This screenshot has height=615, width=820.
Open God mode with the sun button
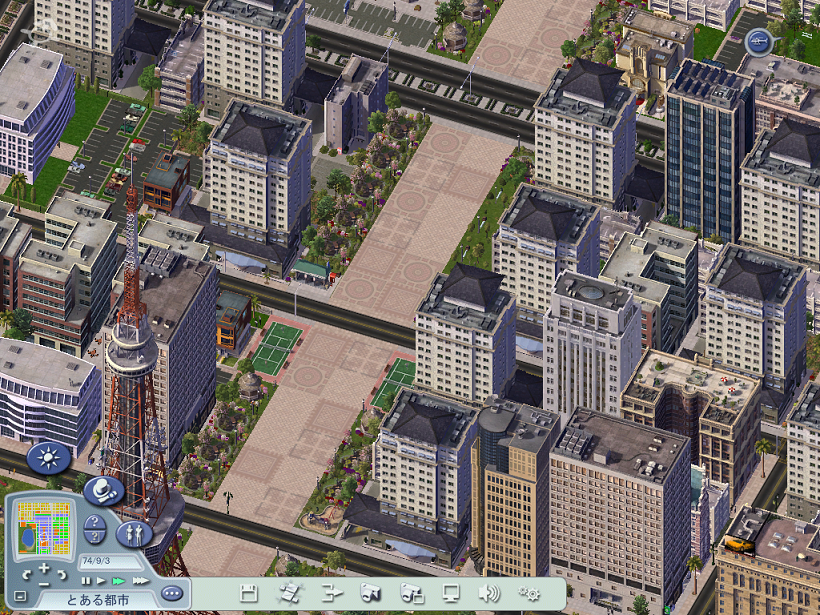pos(48,459)
